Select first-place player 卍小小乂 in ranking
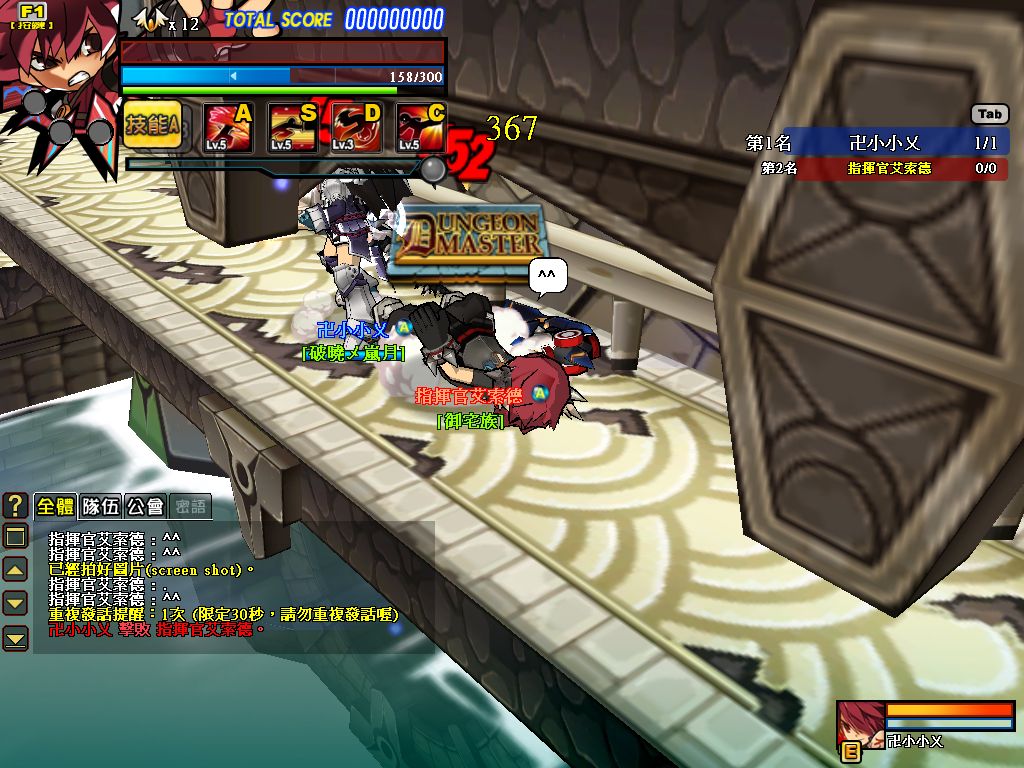 [x=876, y=143]
